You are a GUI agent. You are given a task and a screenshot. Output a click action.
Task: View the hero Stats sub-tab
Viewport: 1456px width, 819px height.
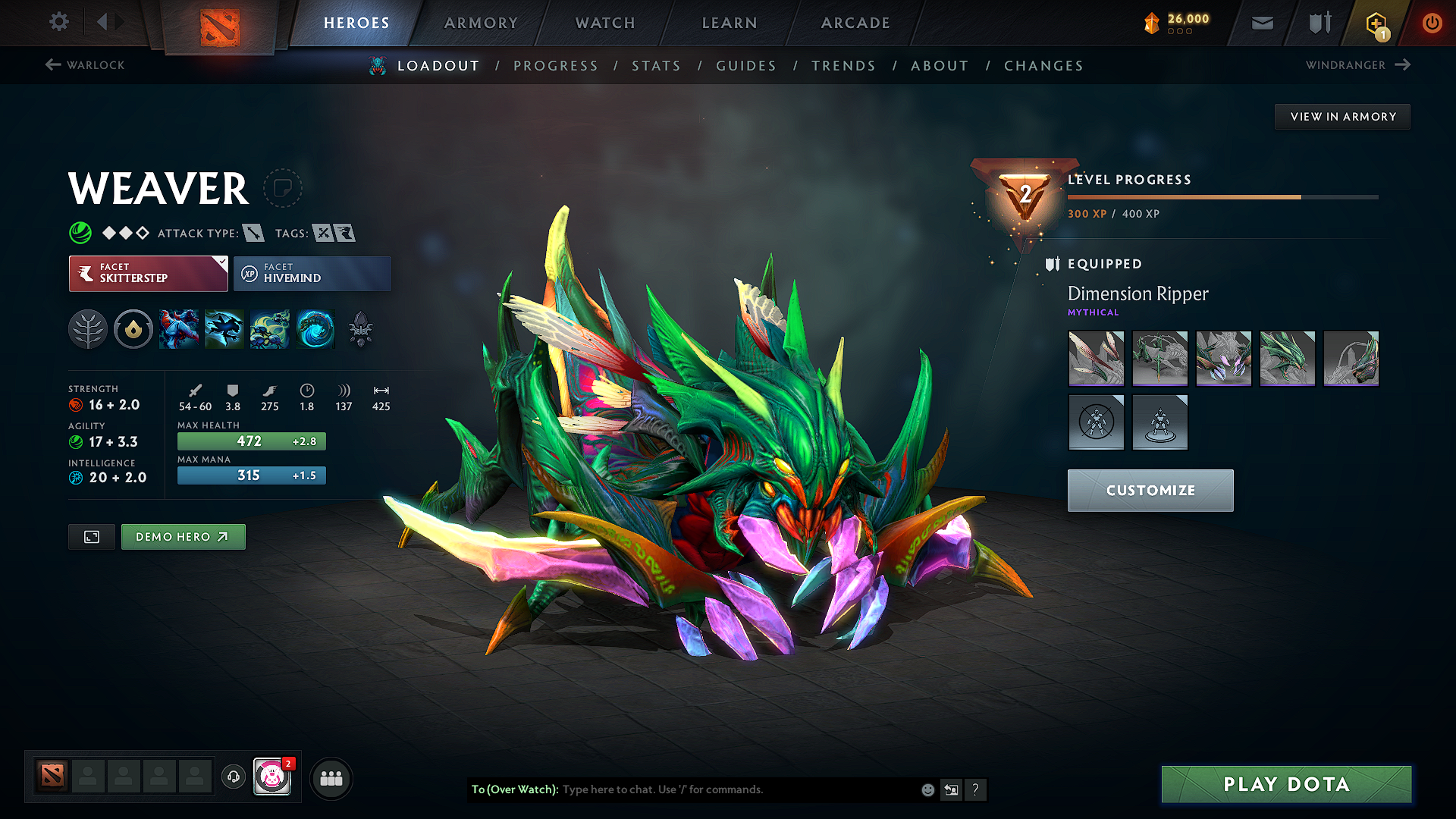657,66
